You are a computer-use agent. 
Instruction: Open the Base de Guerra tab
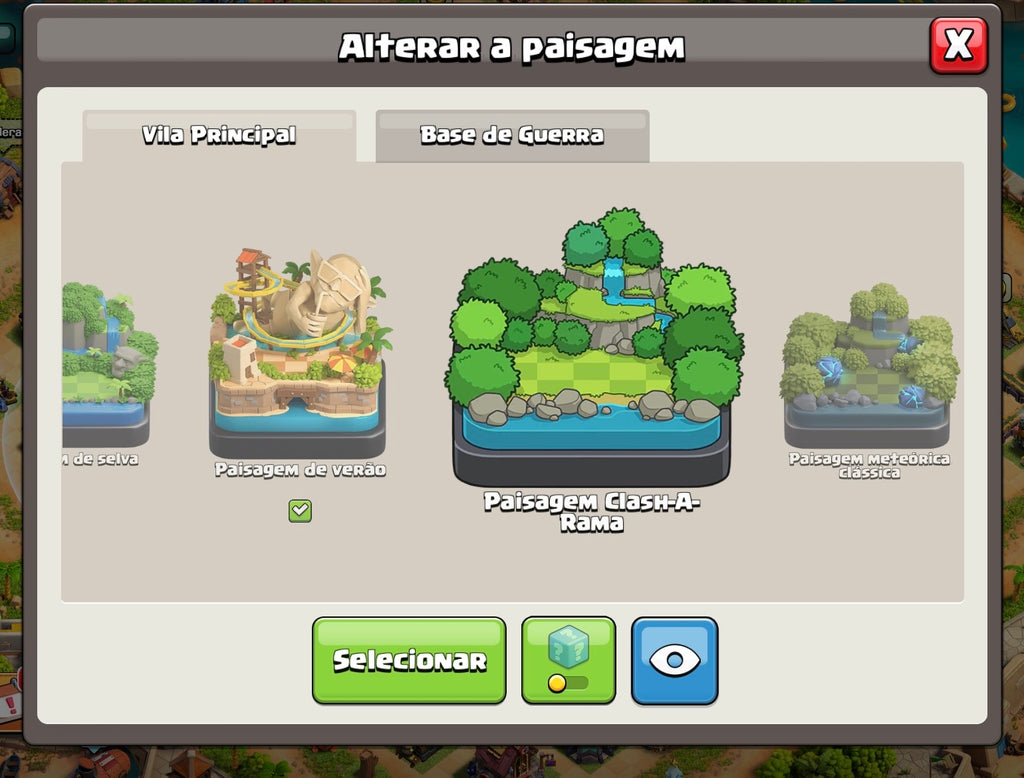point(512,135)
